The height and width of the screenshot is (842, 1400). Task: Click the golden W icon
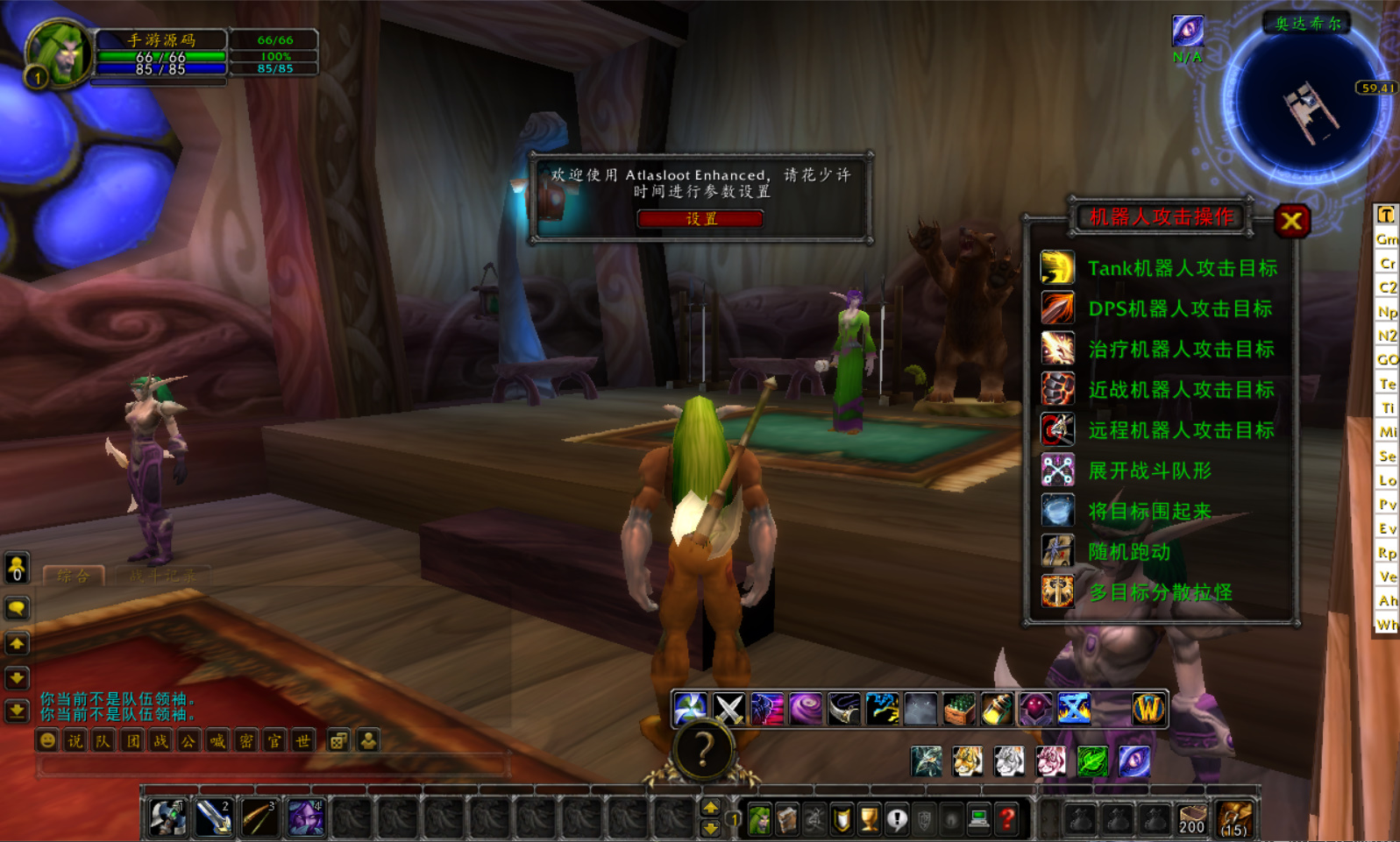(1148, 709)
